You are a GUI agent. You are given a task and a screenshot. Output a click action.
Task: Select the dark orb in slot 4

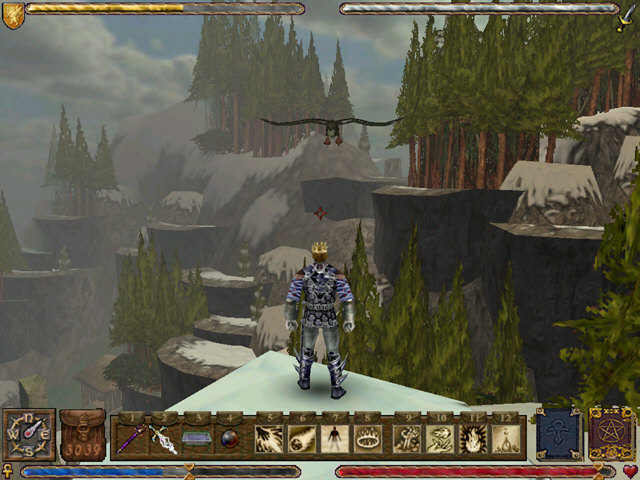click(232, 438)
